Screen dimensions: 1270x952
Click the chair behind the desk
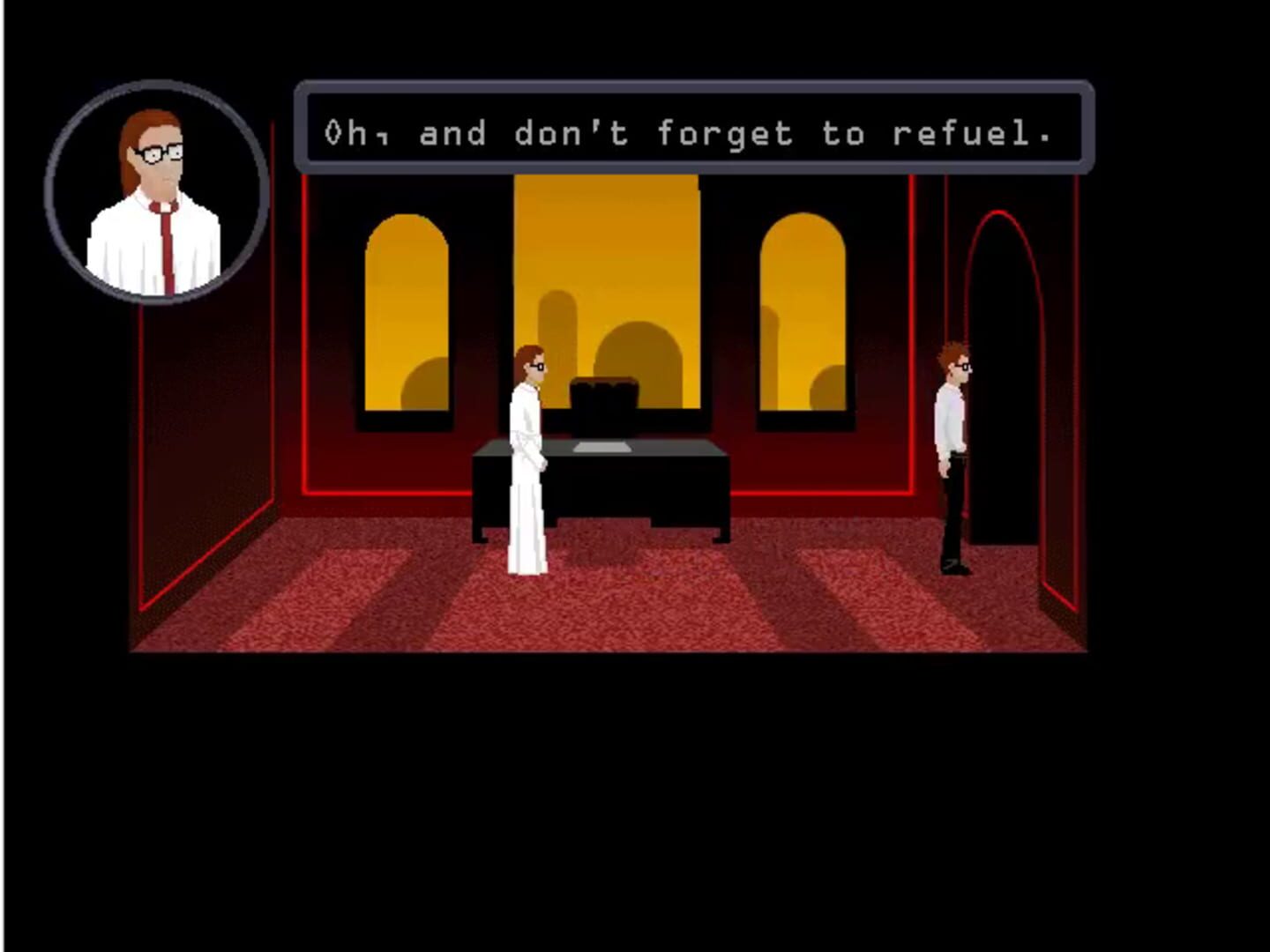click(x=606, y=397)
